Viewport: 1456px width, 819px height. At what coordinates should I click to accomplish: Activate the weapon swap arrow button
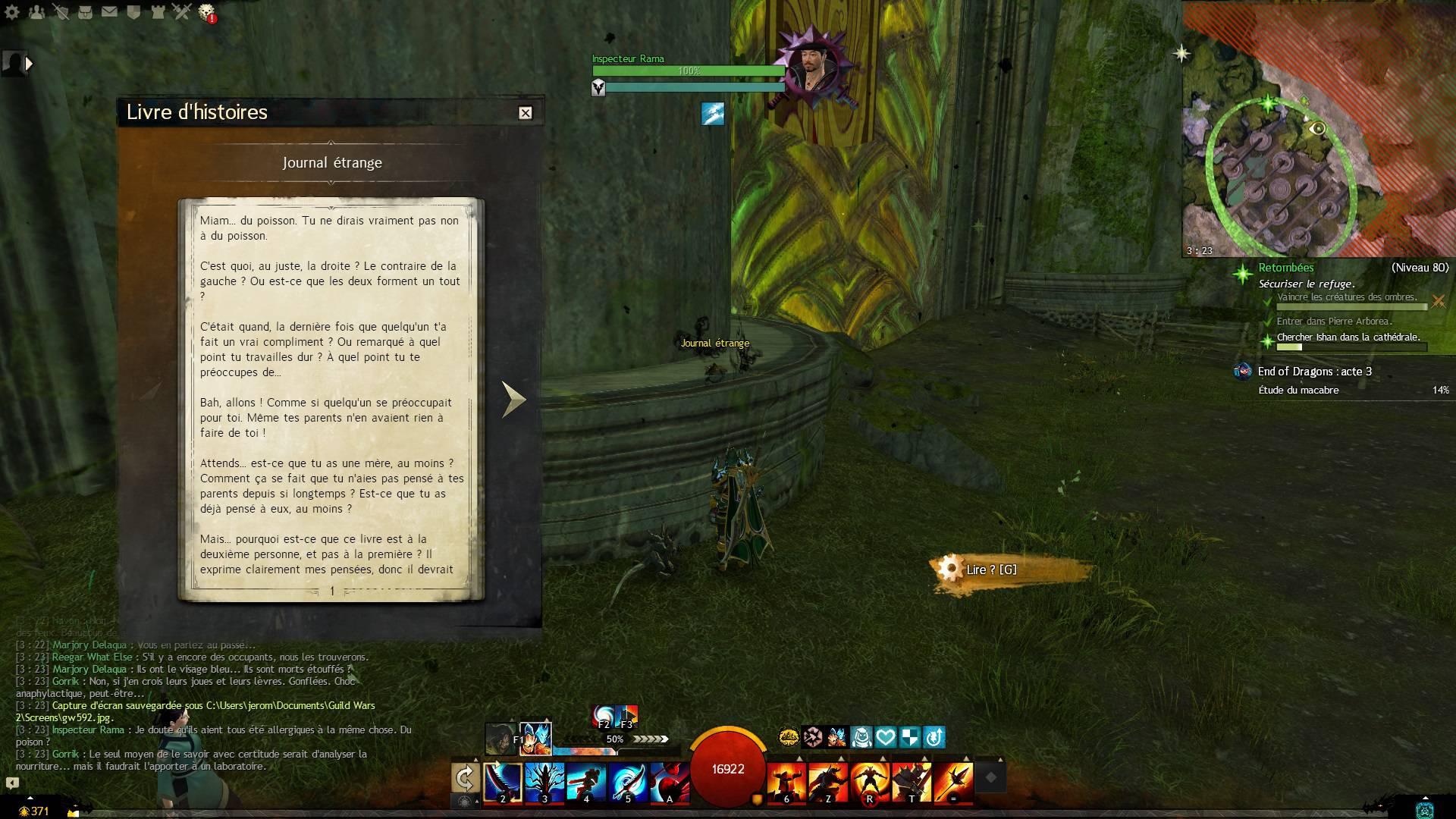click(x=465, y=778)
